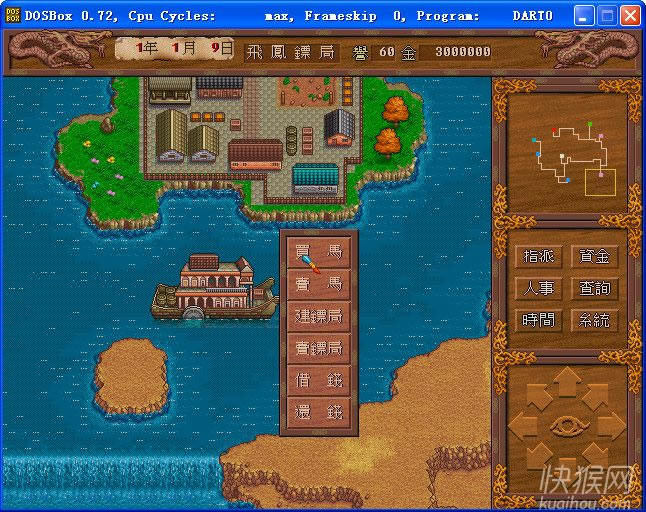Pick 建鏢局 to build an escort agency
This screenshot has width=646, height=512.
[x=318, y=317]
